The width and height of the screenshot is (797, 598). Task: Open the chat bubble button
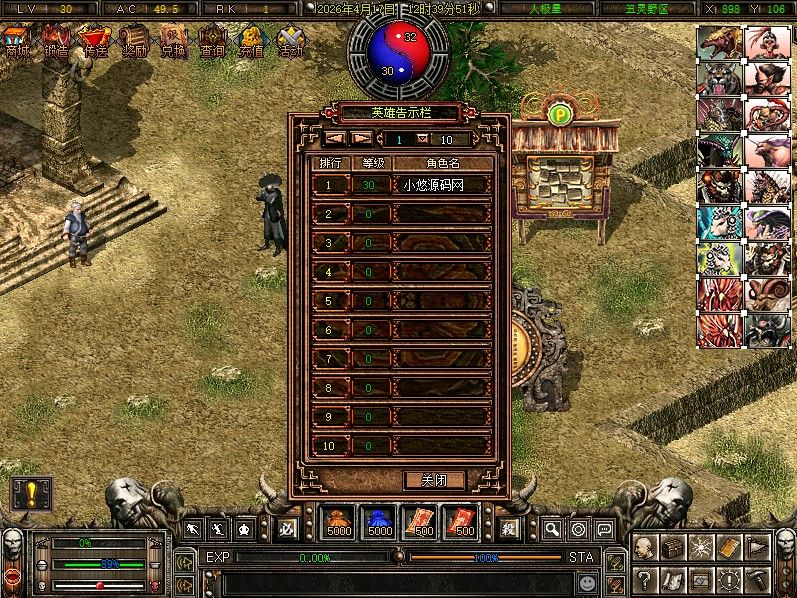(x=603, y=528)
